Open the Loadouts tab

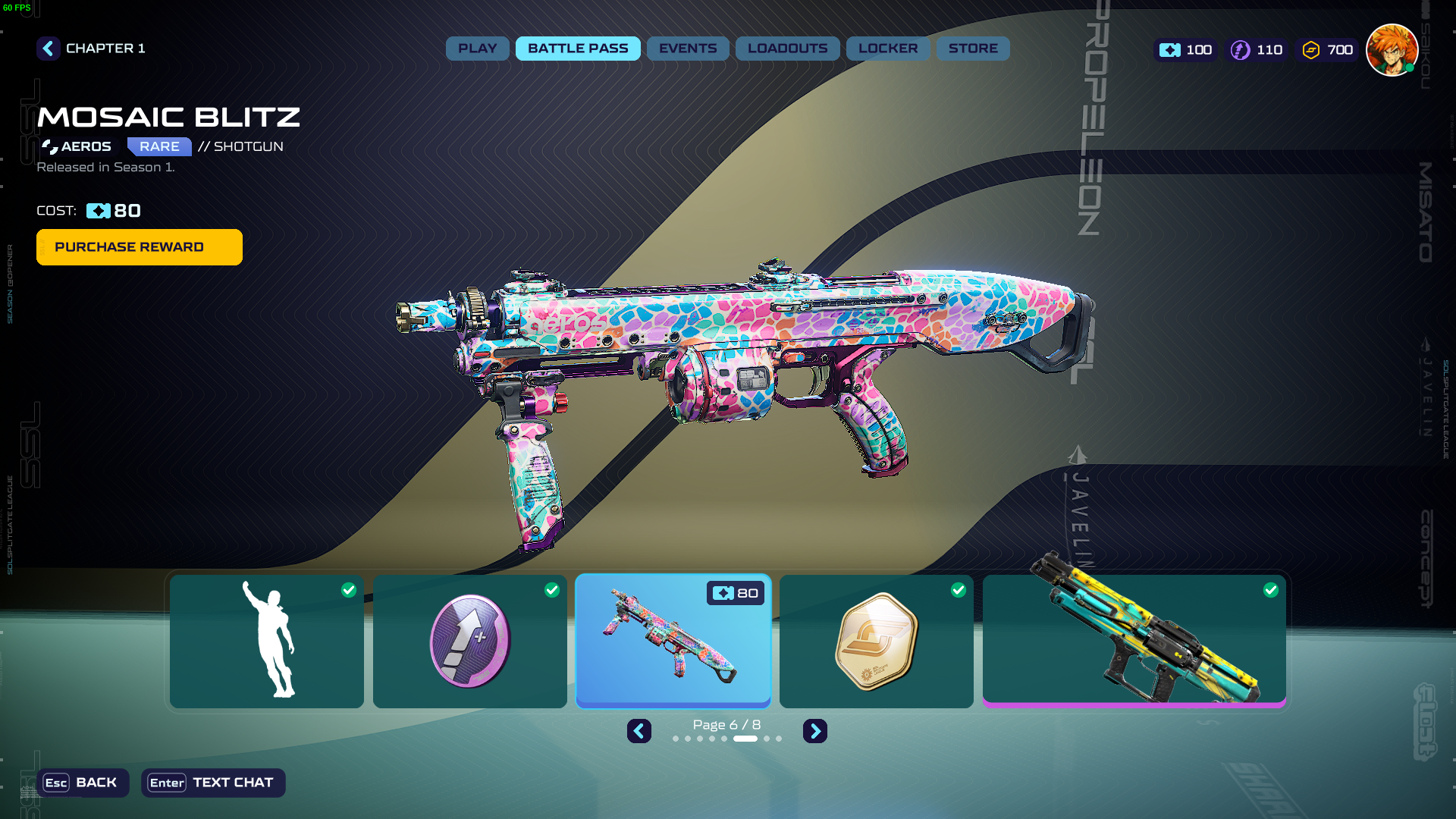[x=787, y=49]
